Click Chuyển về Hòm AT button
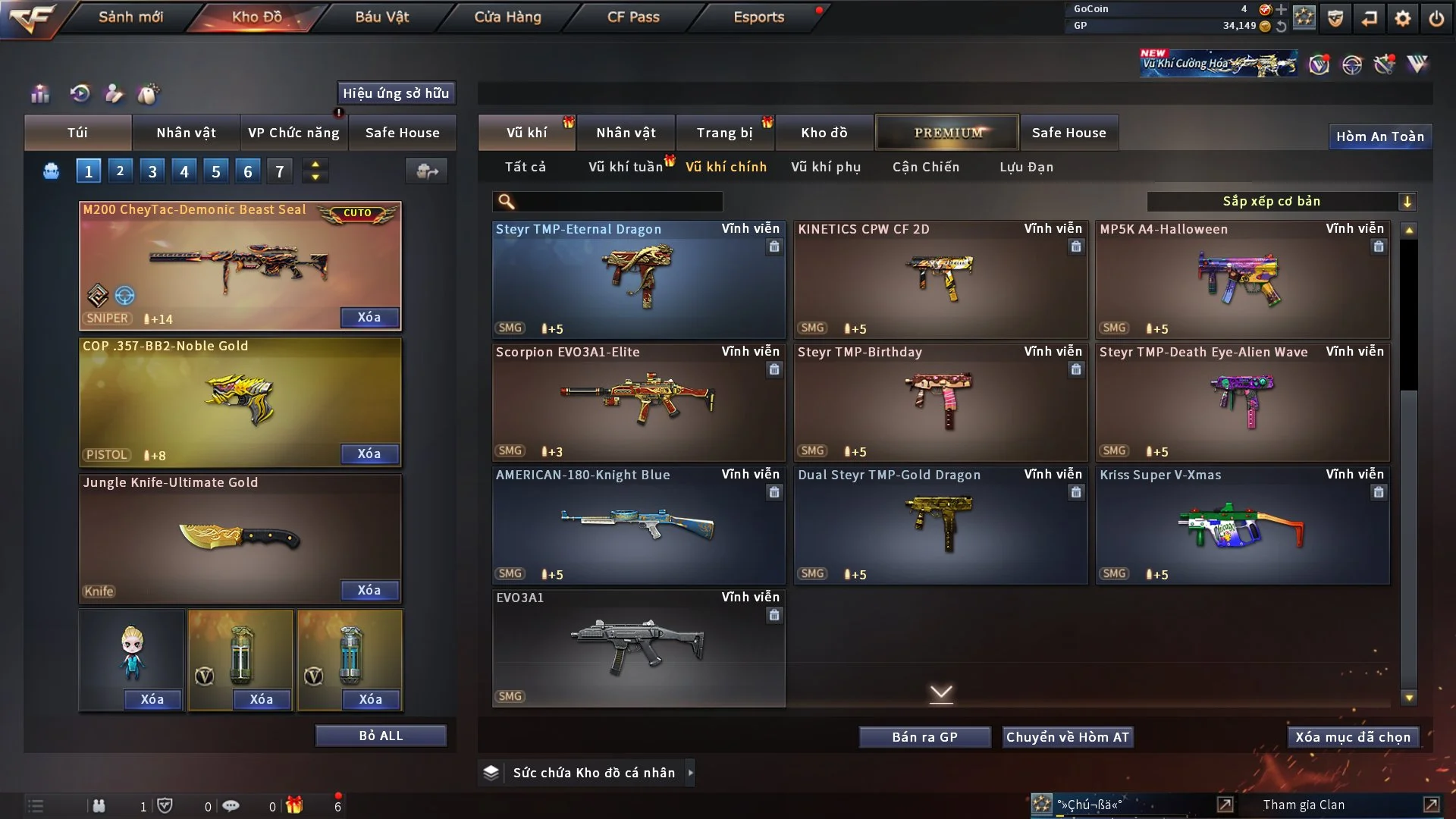The width and height of the screenshot is (1456, 819). pos(1067,737)
